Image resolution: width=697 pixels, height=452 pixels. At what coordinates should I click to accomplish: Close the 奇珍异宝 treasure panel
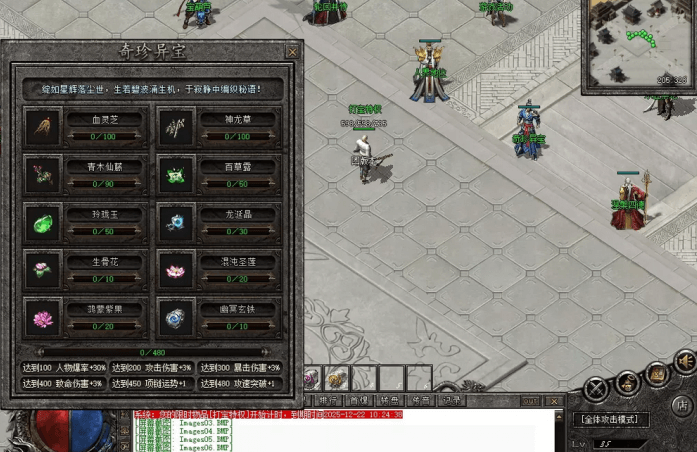pyautogui.click(x=292, y=51)
